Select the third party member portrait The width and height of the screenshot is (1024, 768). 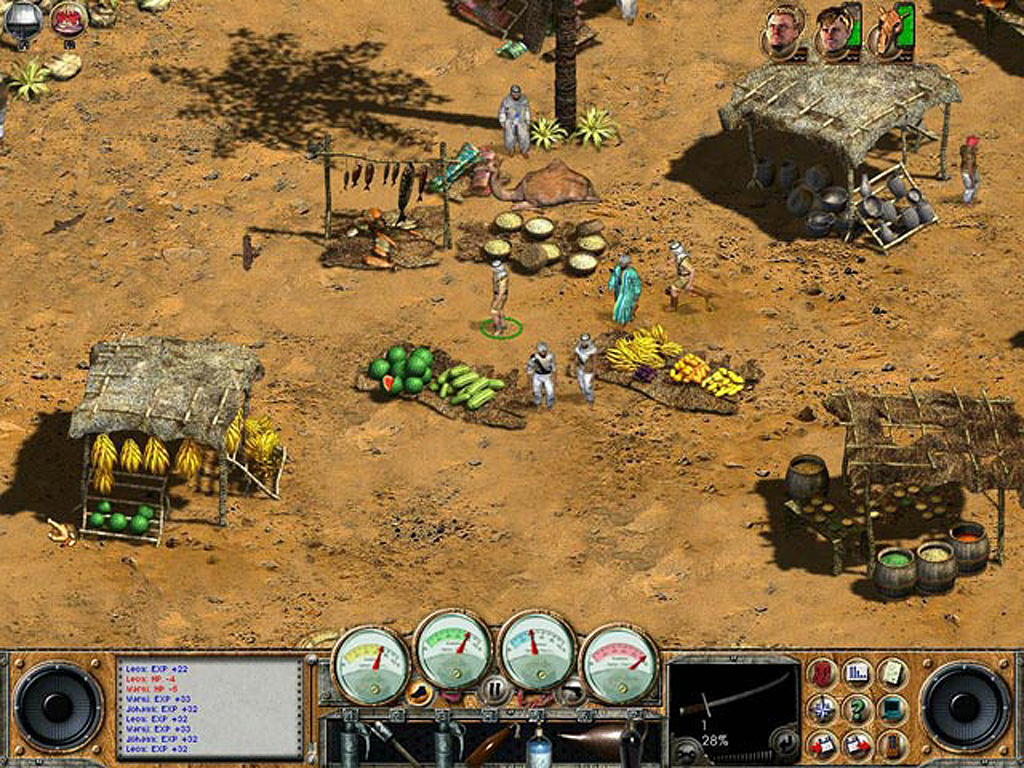890,31
